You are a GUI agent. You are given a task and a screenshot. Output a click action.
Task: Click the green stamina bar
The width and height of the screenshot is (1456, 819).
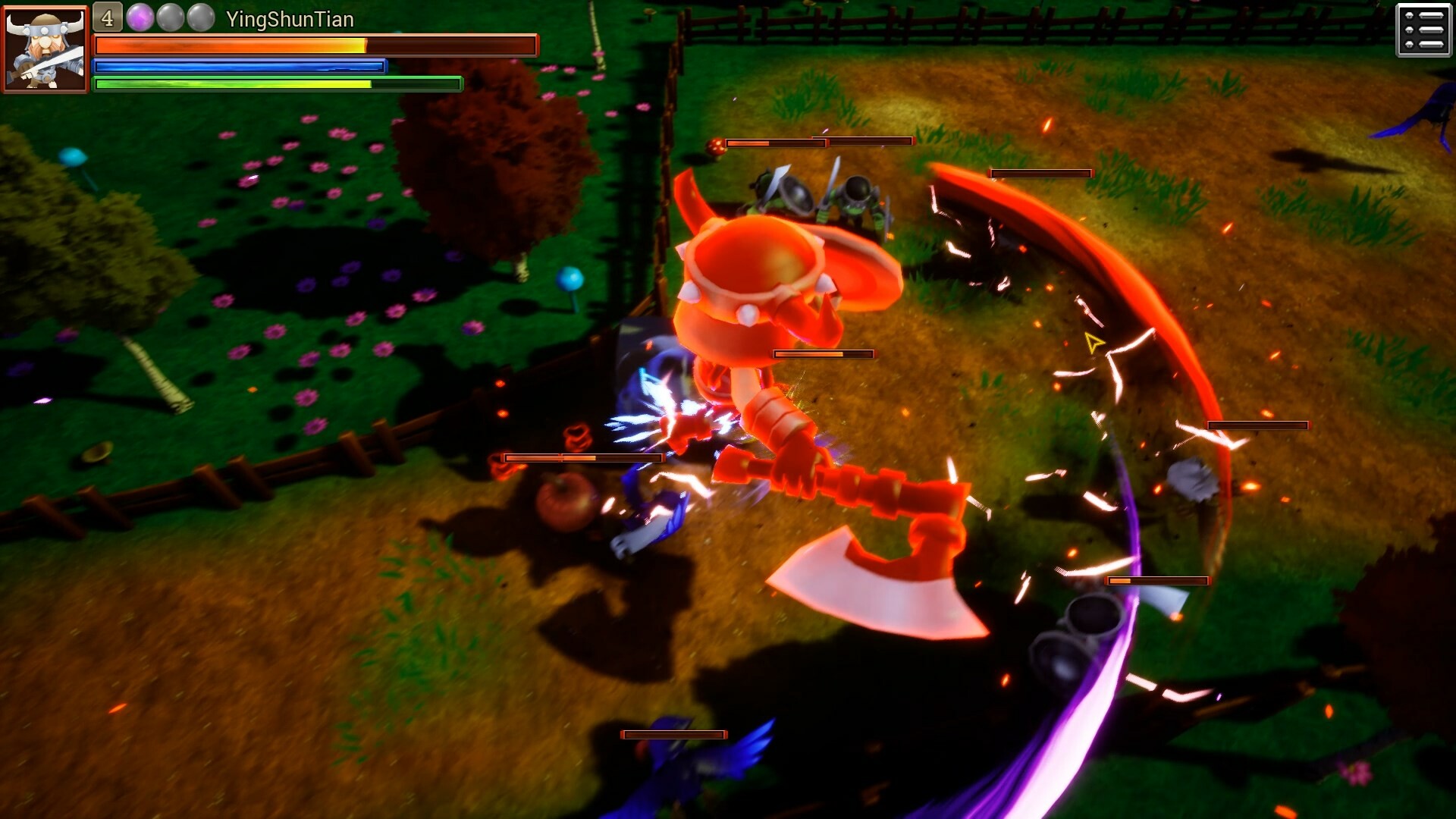(x=277, y=84)
